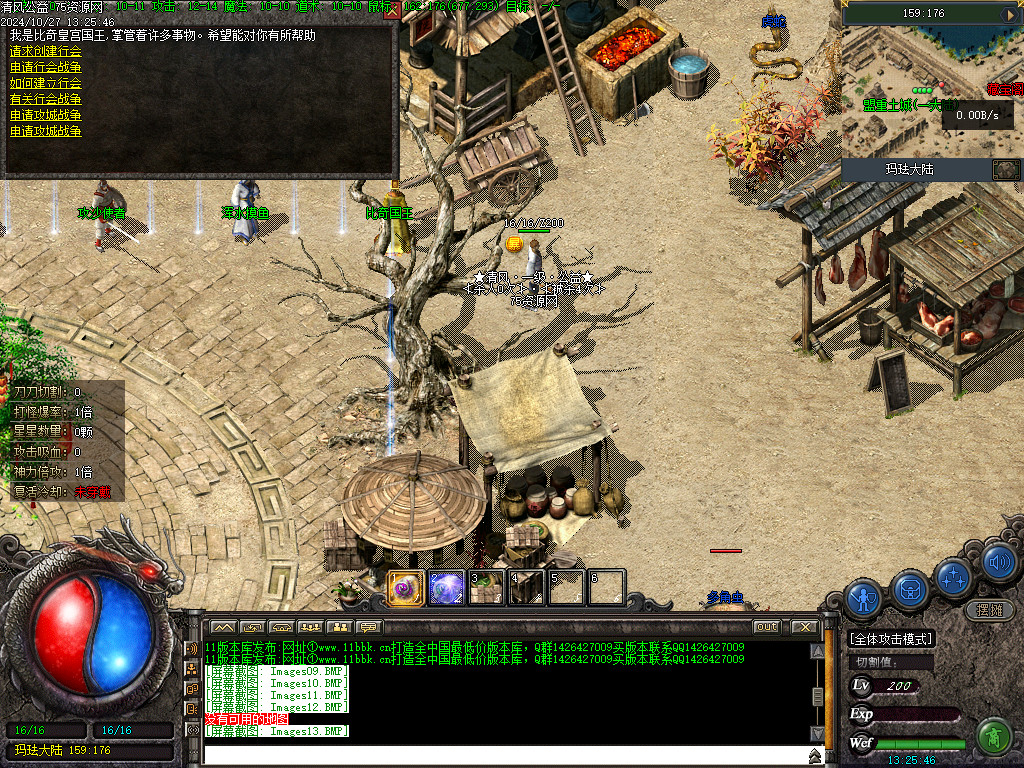Screen dimensions: 1024x768
Task: Click the 摆摊 stall button
Action: [x=989, y=609]
